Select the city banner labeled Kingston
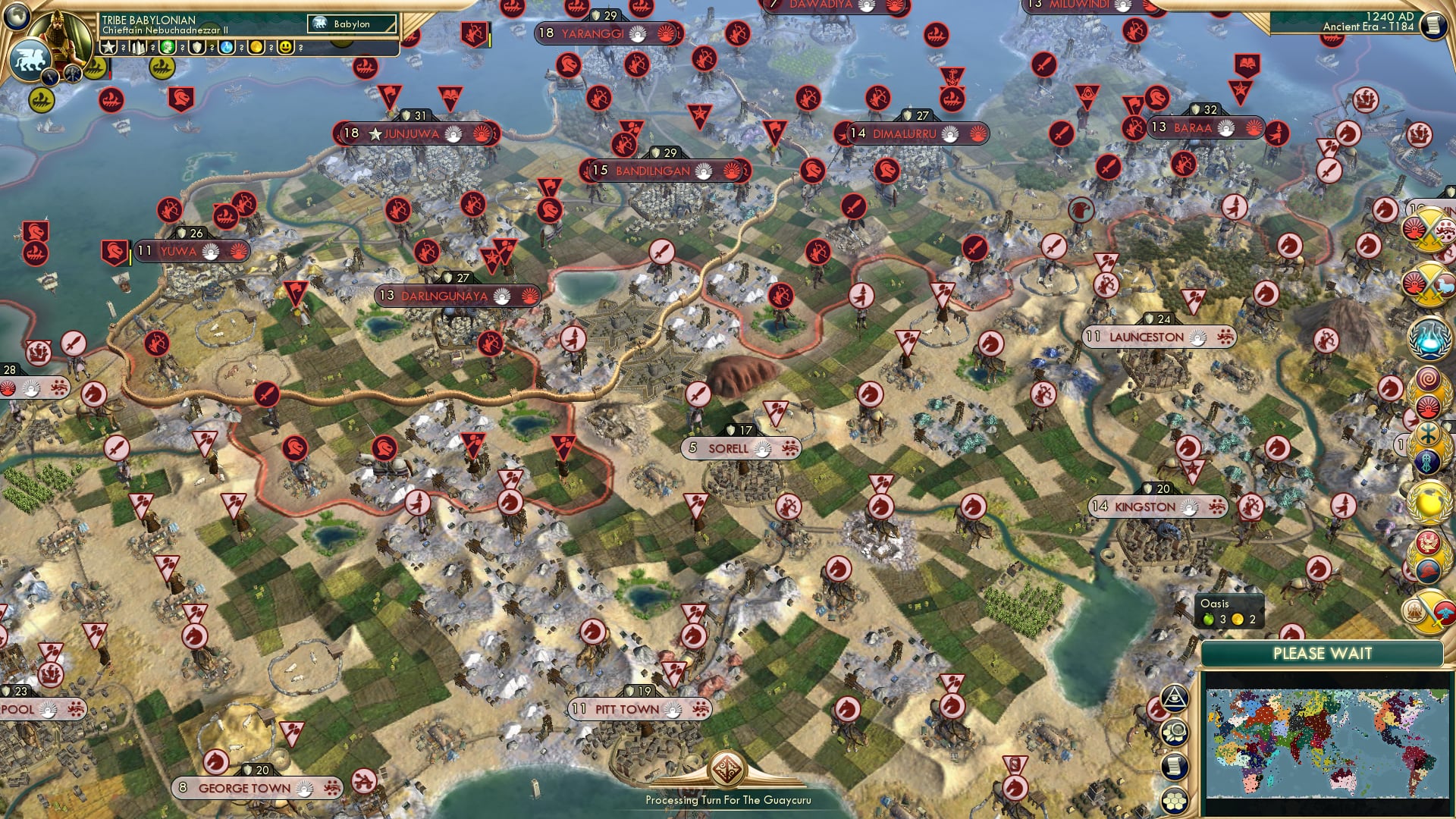Image resolution: width=1456 pixels, height=819 pixels. coord(1160,507)
